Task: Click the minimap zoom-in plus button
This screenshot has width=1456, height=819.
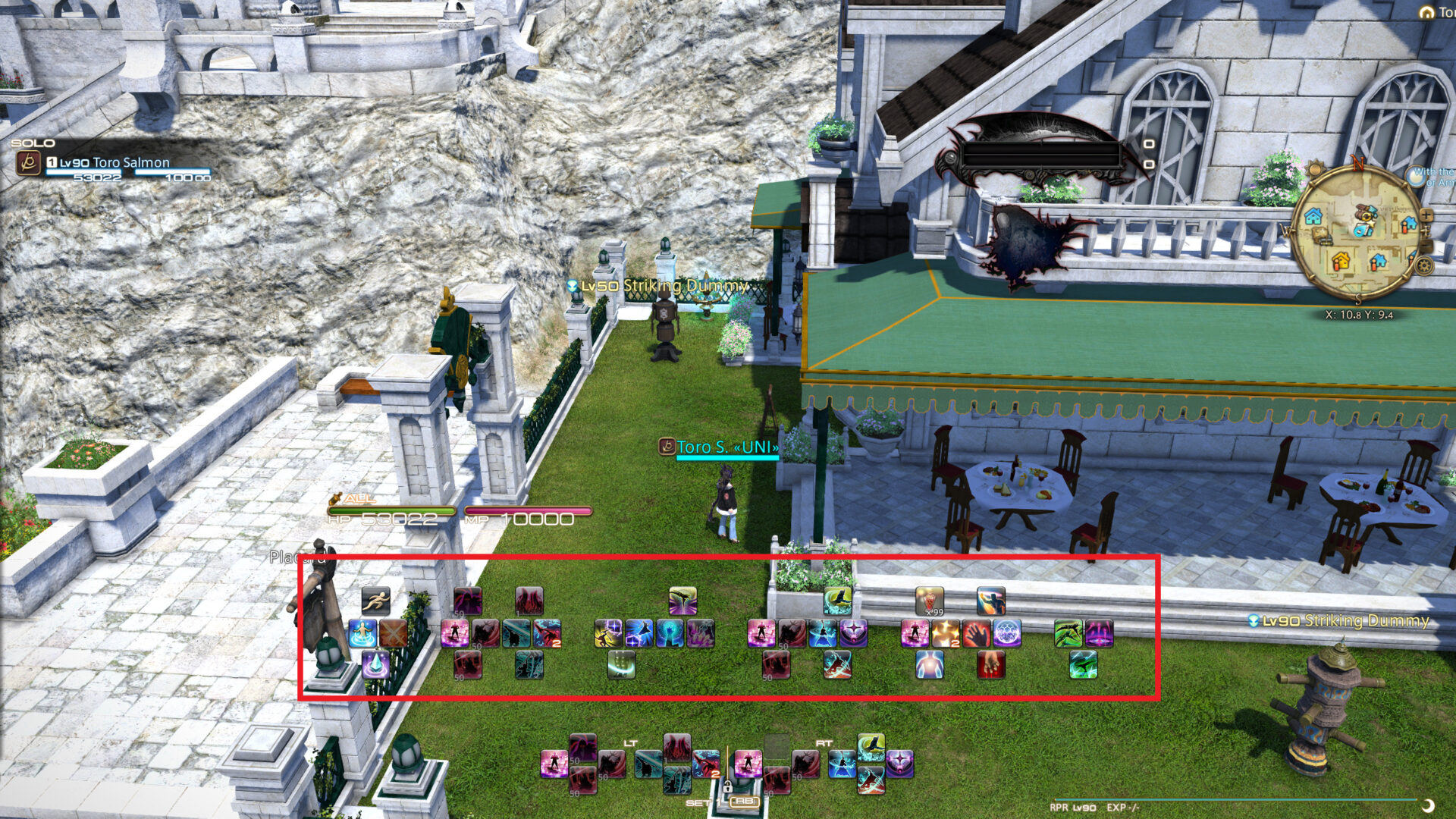Action: click(1427, 215)
